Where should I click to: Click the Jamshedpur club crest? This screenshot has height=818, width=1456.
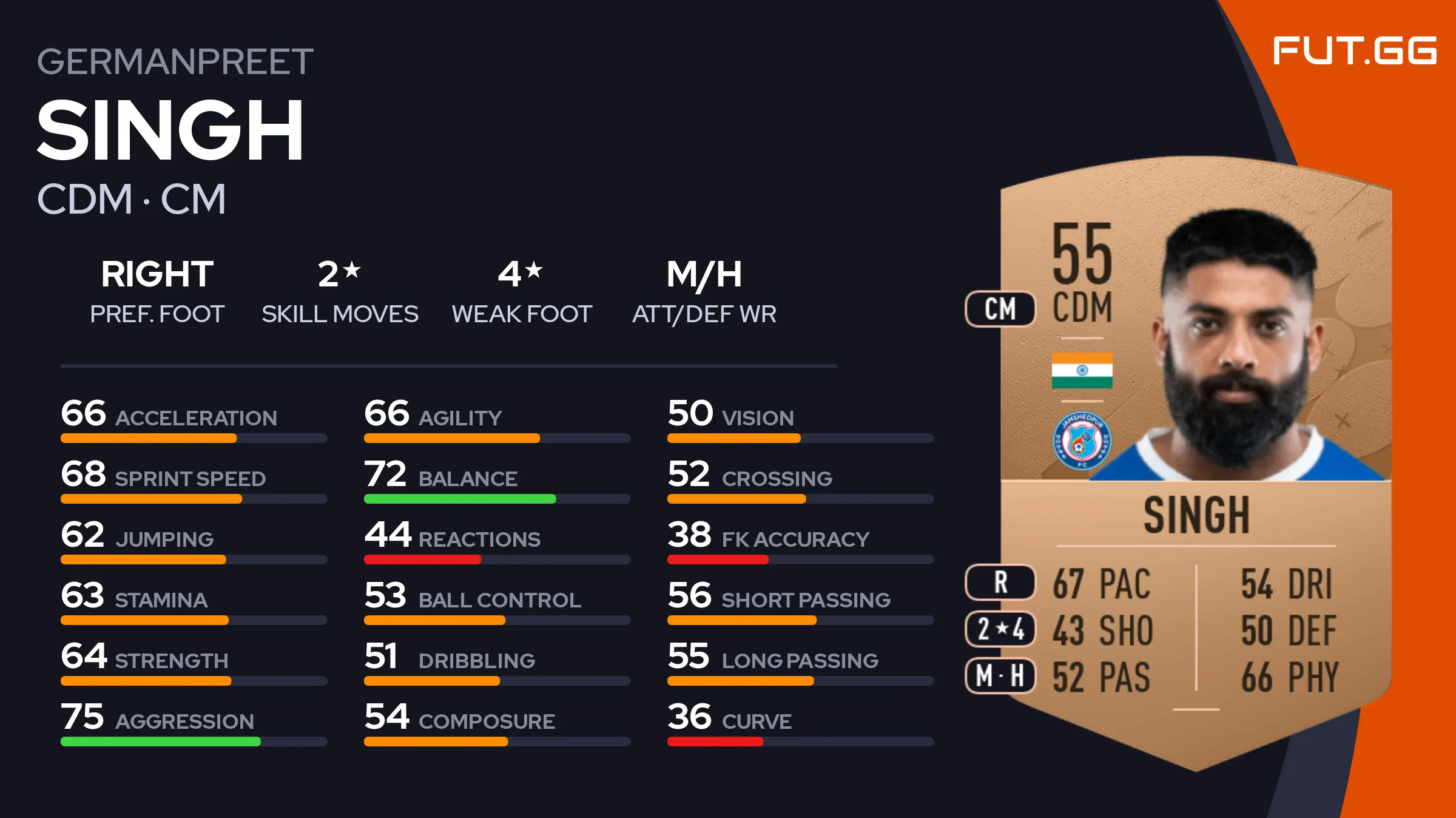tap(1082, 441)
